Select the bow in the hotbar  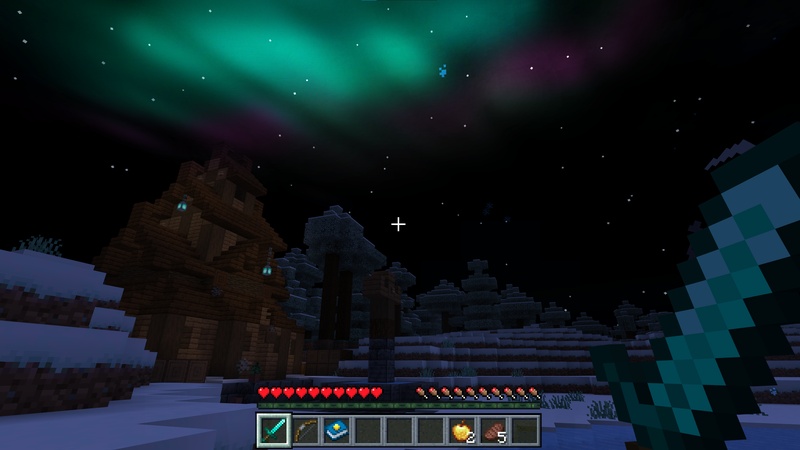tap(305, 430)
